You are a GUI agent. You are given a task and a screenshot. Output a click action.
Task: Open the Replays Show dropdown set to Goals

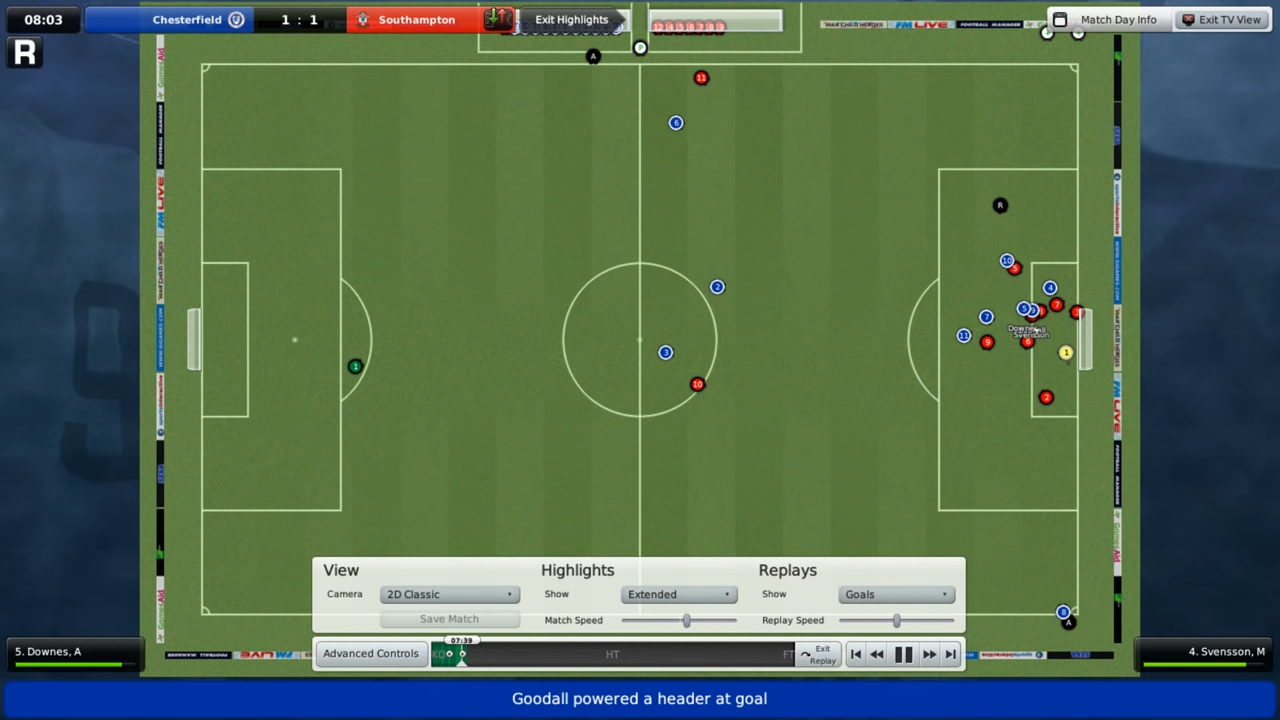click(x=896, y=594)
